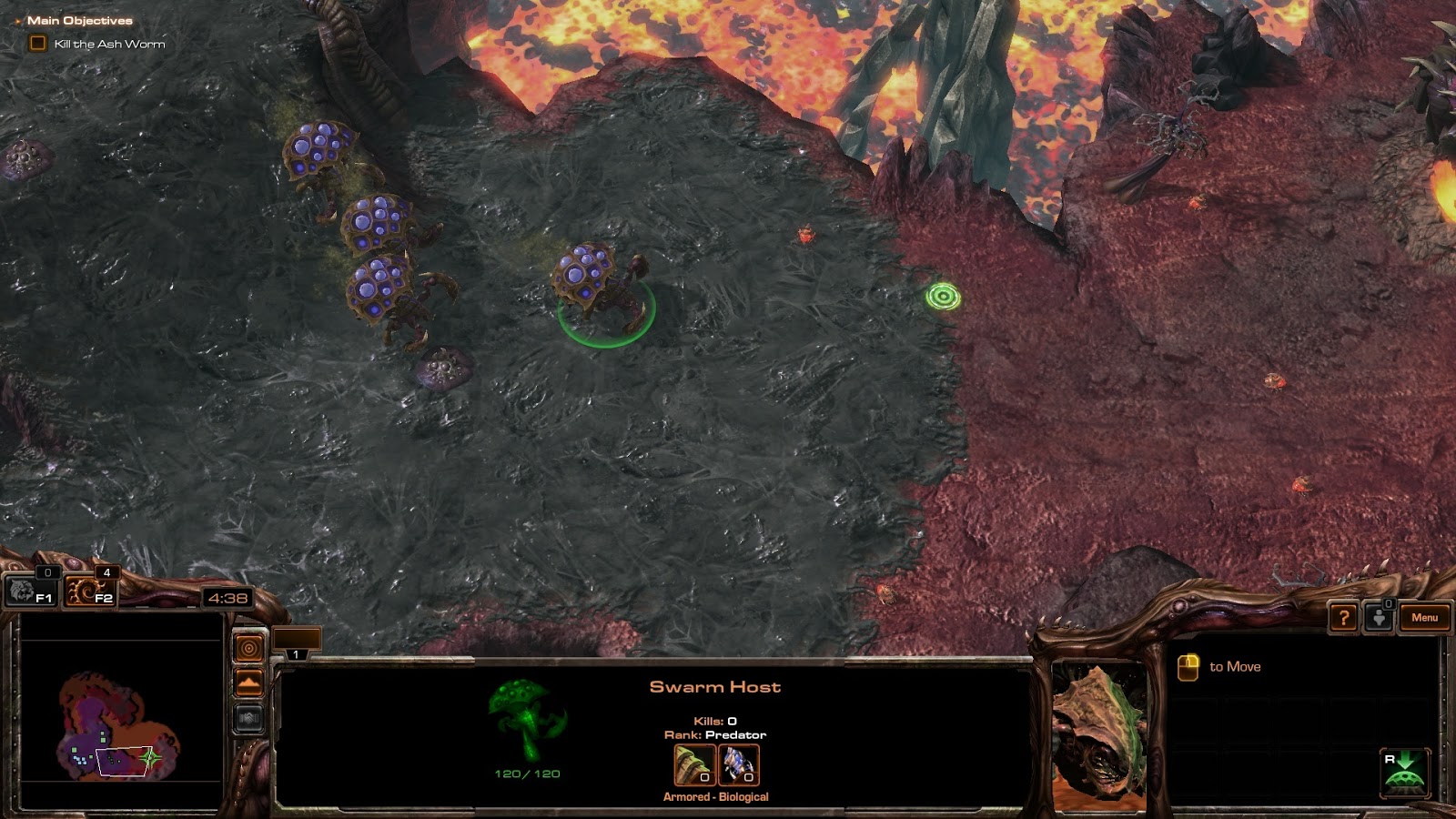
Task: Click the green beacon waypoint on the battlefield
Action: point(942,297)
